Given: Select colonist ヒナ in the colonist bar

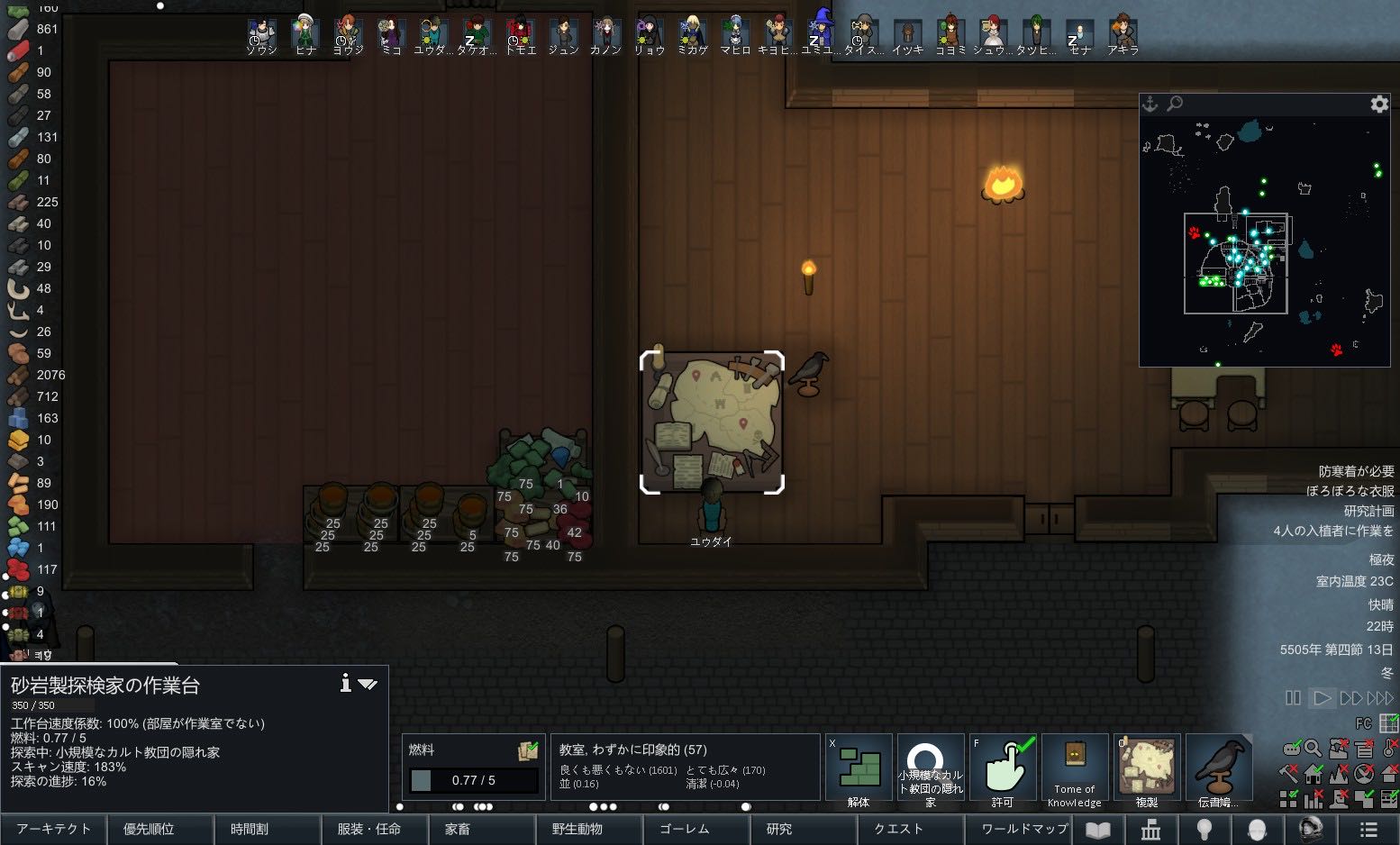Looking at the screenshot, I should 305,34.
